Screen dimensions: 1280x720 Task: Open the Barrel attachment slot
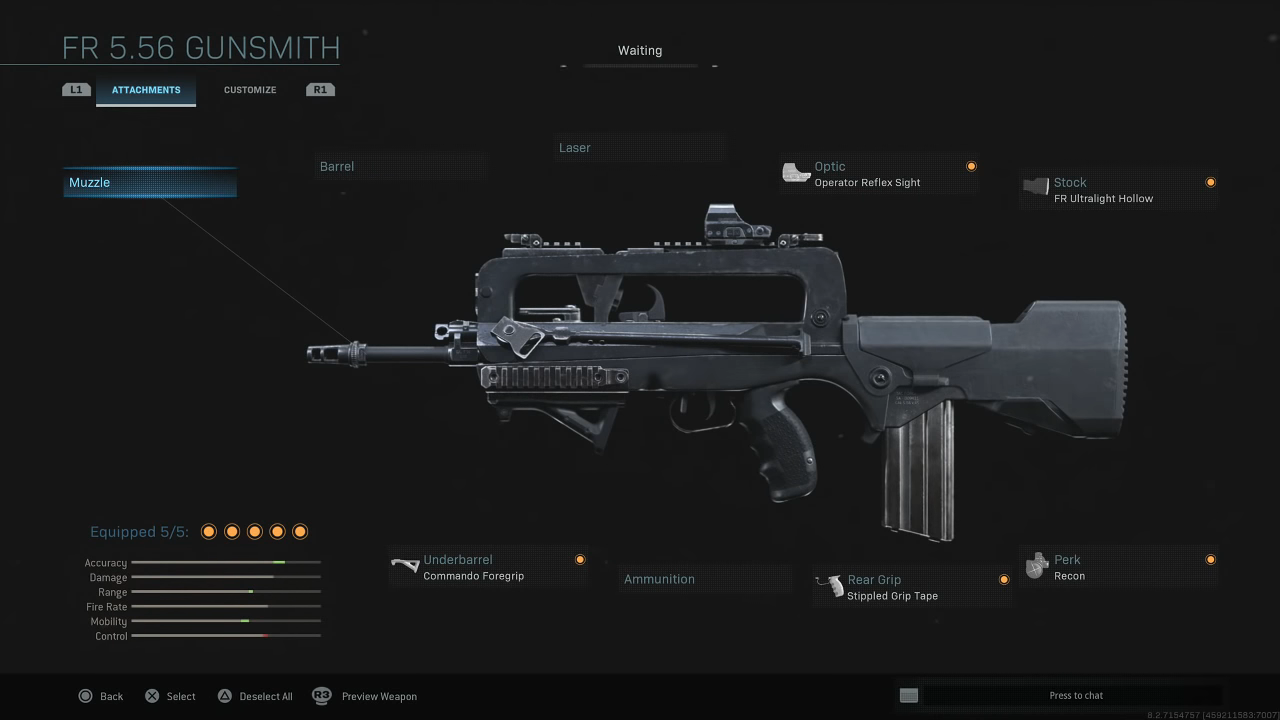(400, 167)
